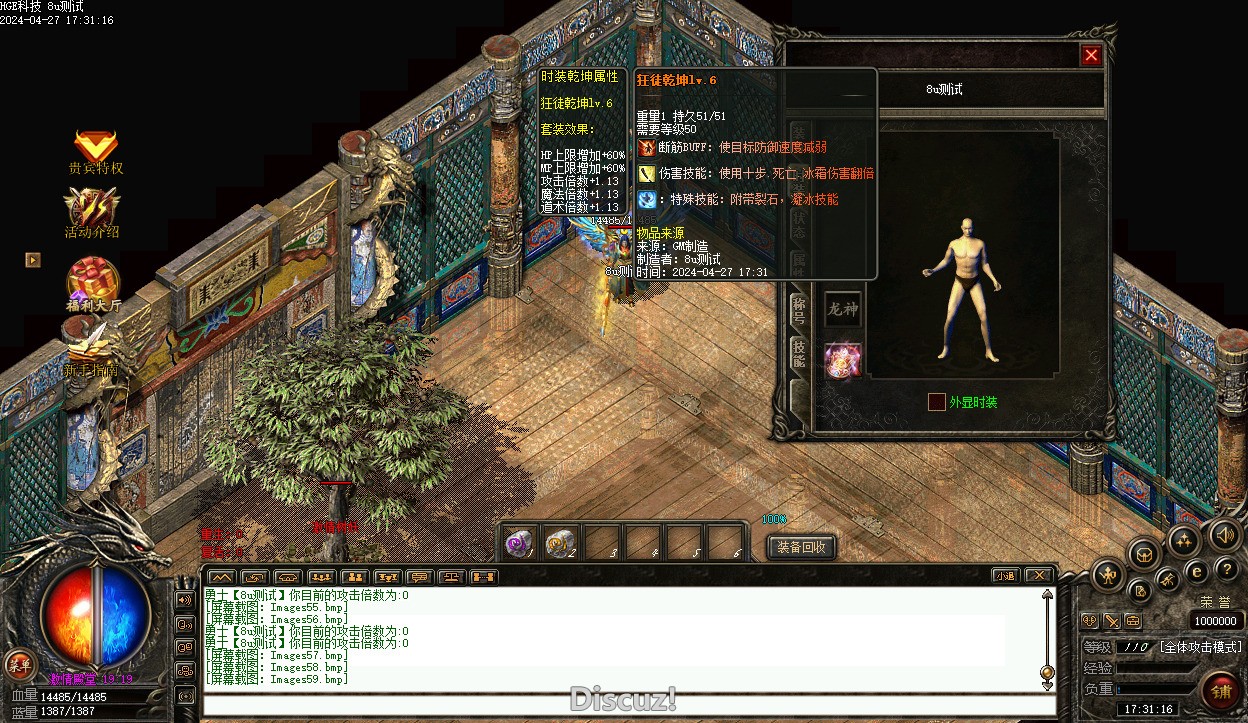Image resolution: width=1248 pixels, height=723 pixels.
Task: Click the 装备回收 button
Action: (x=801, y=547)
